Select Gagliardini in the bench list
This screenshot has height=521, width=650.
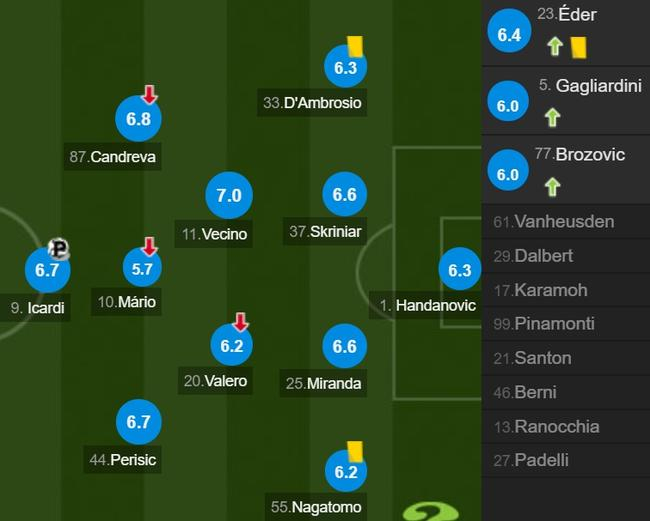tap(565, 102)
